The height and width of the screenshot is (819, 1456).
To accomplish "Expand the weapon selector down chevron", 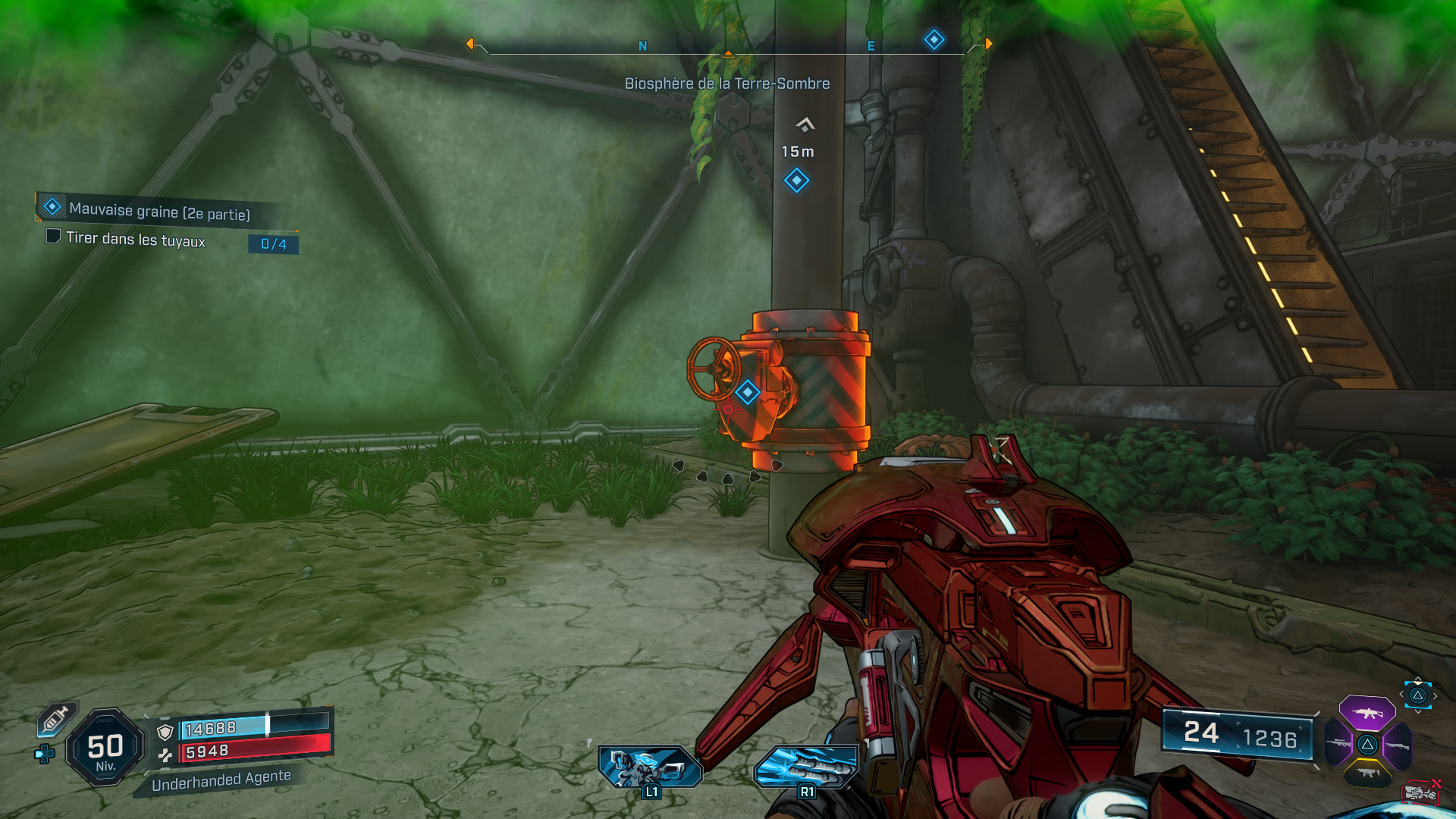I will pyautogui.click(x=1418, y=712).
